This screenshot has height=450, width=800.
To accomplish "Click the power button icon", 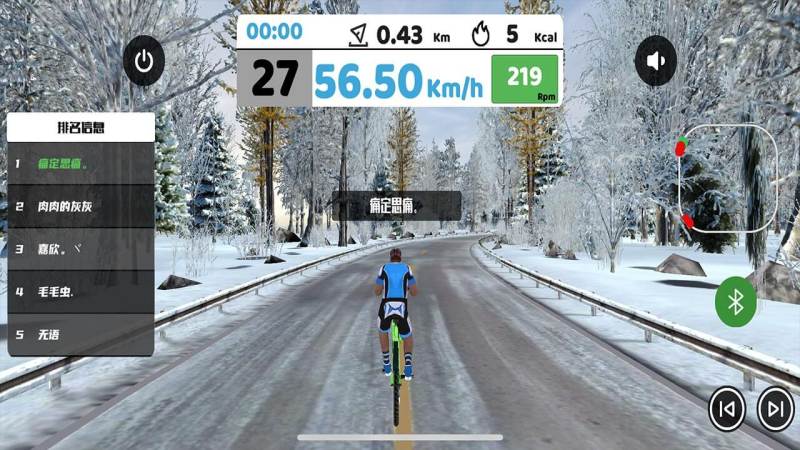I will [145, 62].
